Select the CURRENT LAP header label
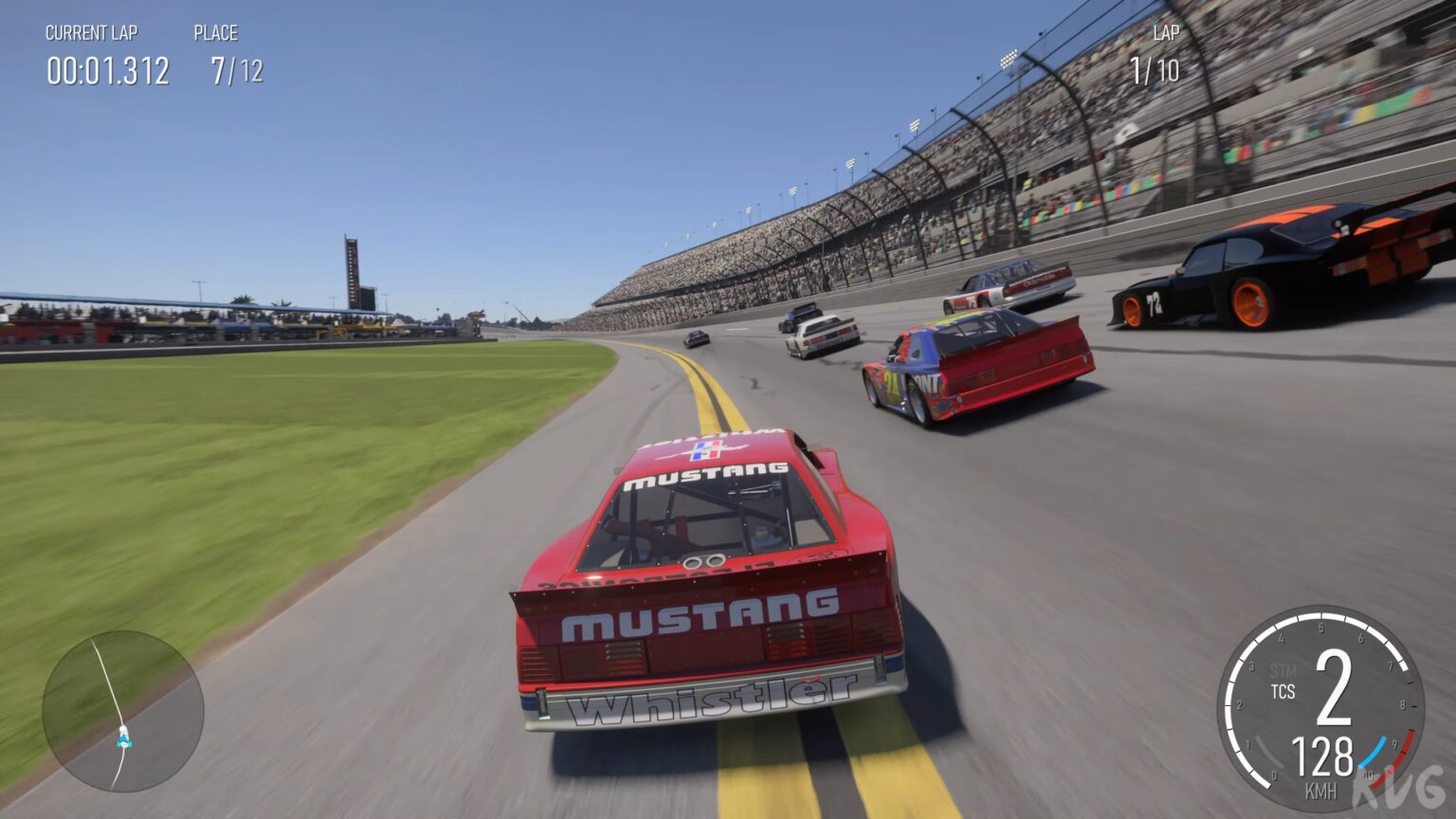Image resolution: width=1456 pixels, height=819 pixels. tap(92, 31)
